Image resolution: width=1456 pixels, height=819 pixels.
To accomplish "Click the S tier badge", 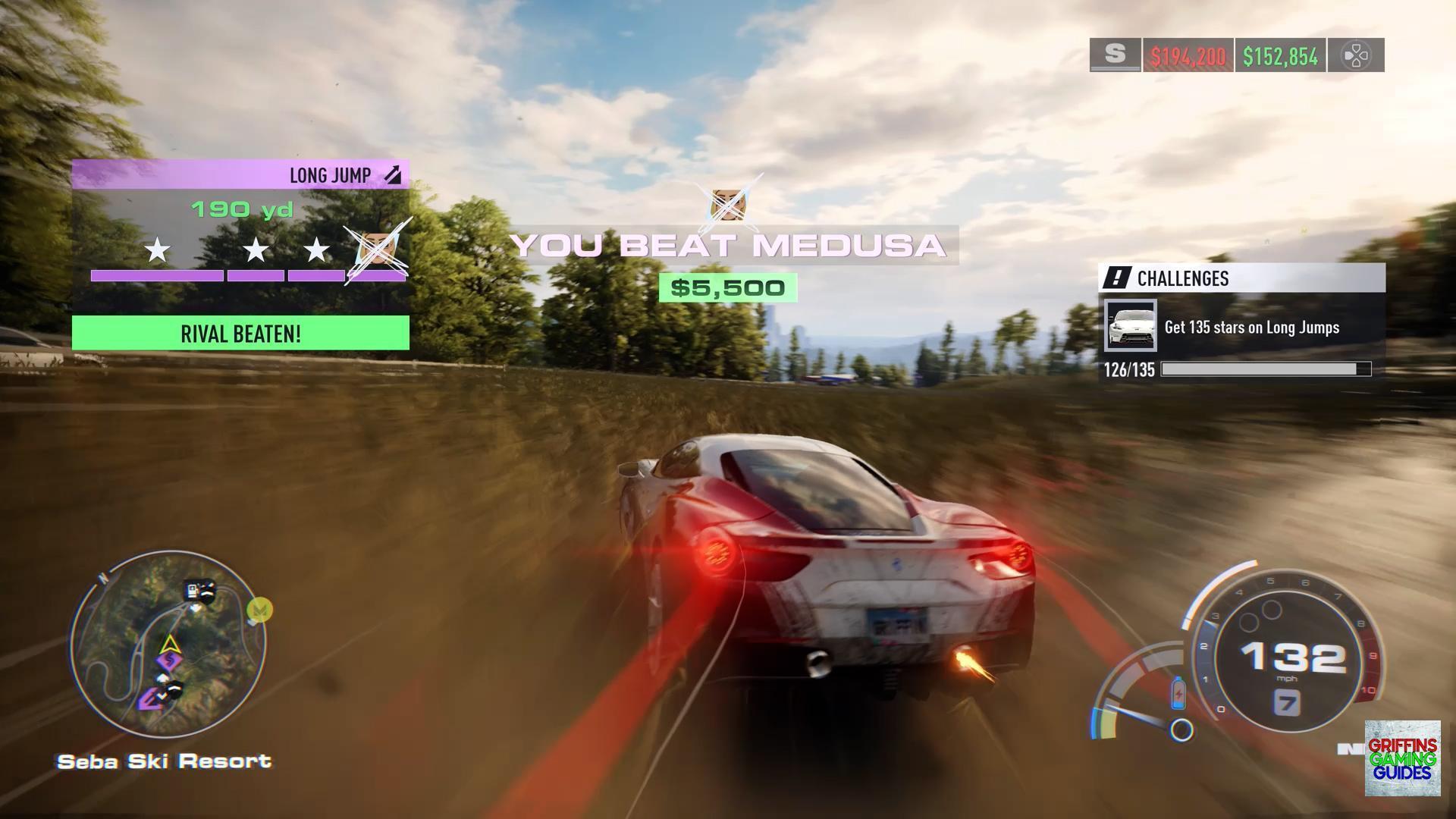I will pyautogui.click(x=1115, y=55).
